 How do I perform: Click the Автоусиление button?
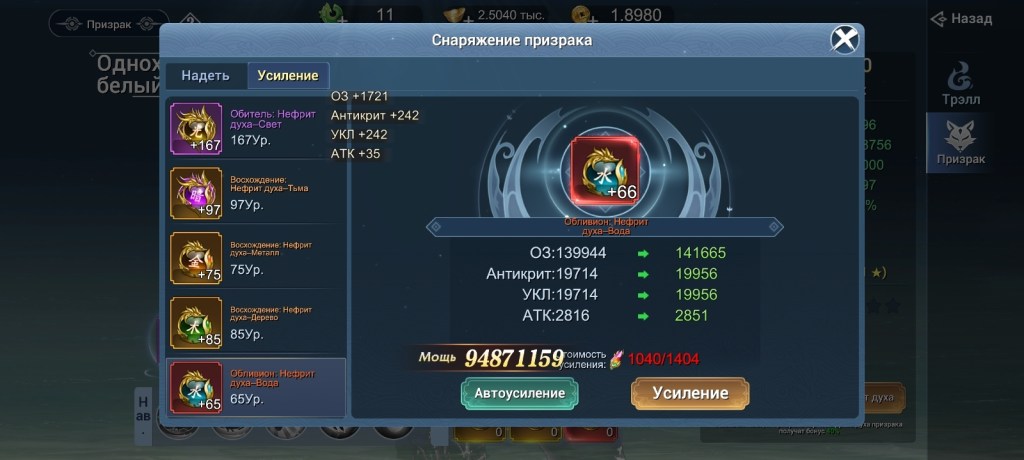[x=519, y=393]
